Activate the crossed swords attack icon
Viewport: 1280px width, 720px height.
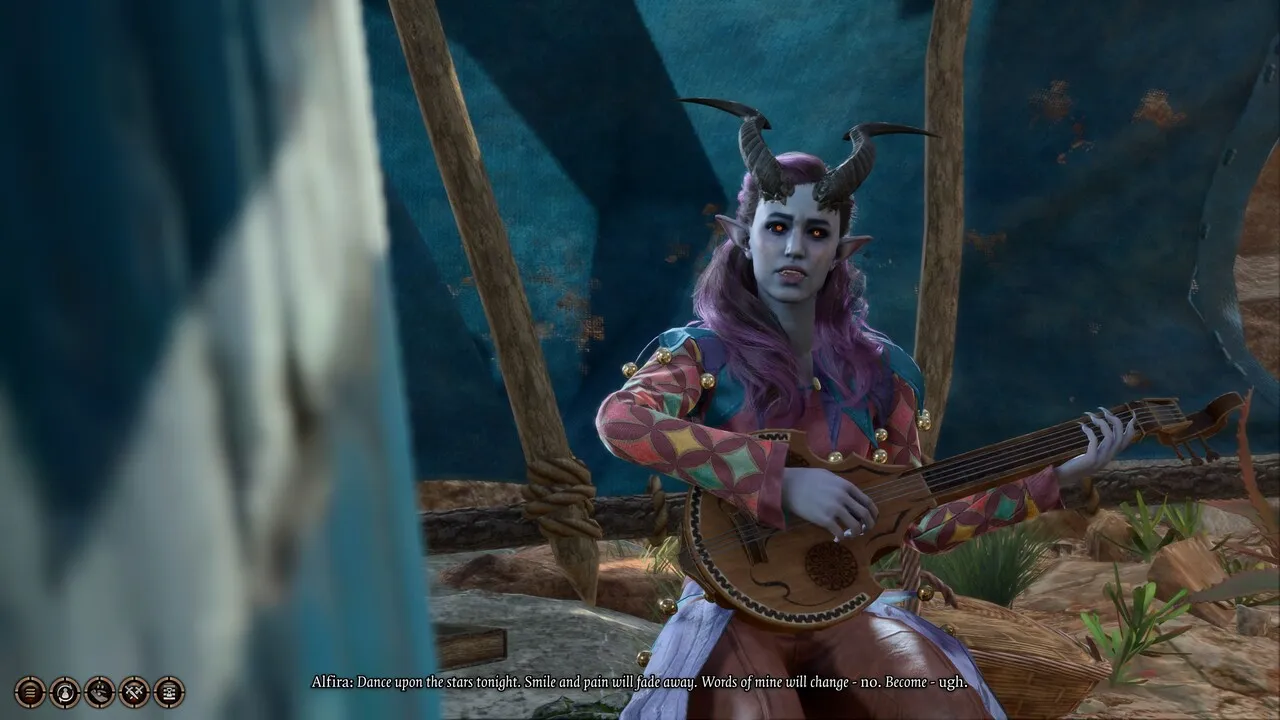134,691
